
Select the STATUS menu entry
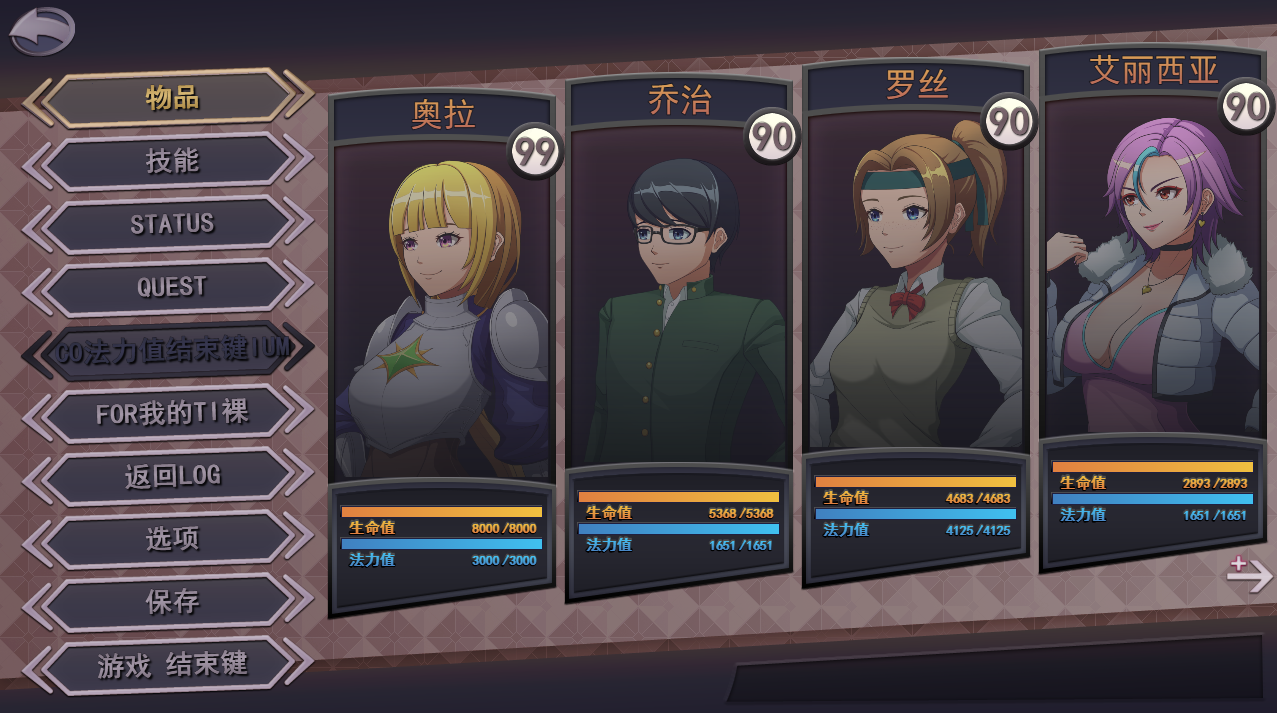click(x=171, y=224)
